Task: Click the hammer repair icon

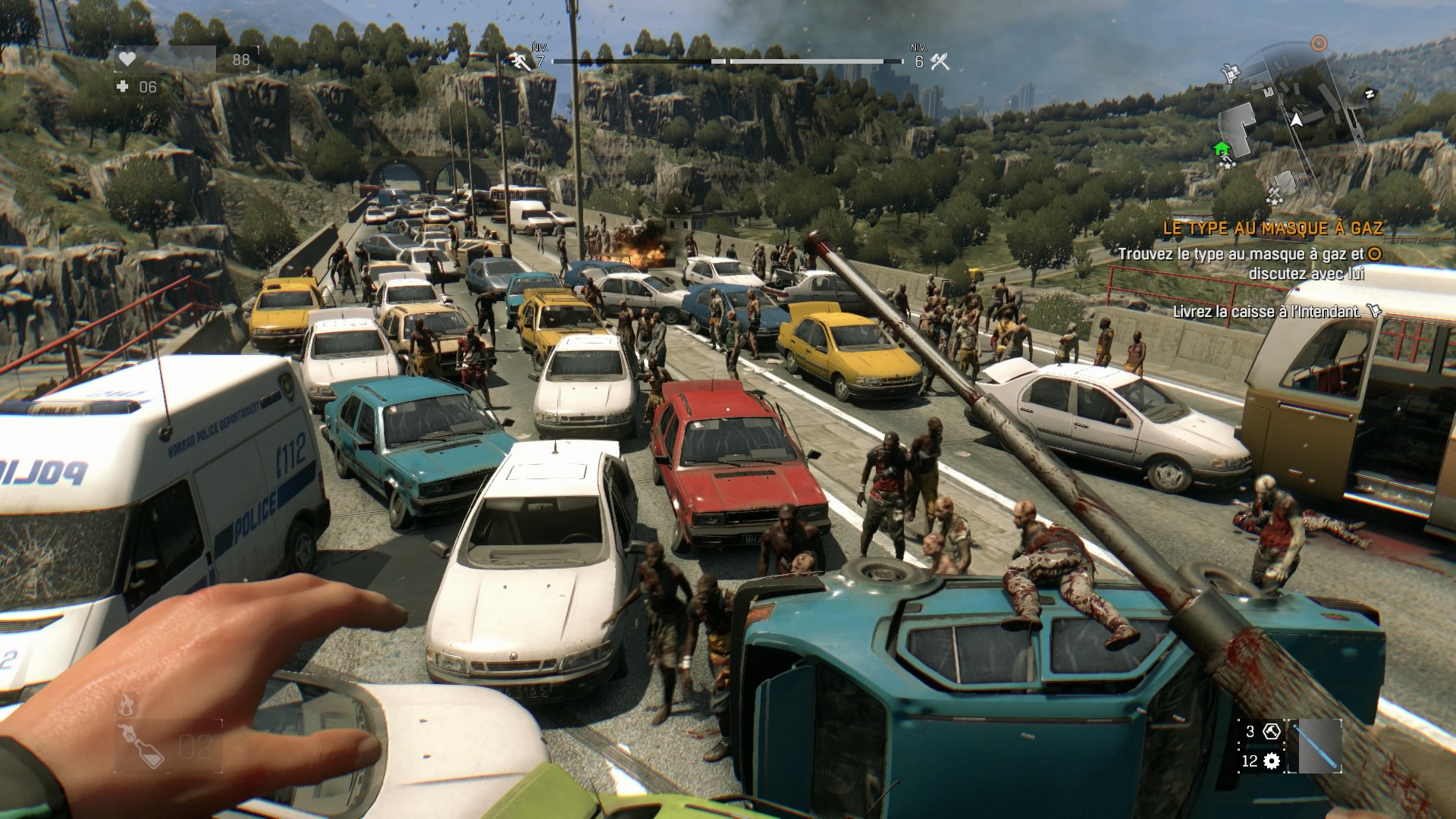Action: click(x=1272, y=732)
